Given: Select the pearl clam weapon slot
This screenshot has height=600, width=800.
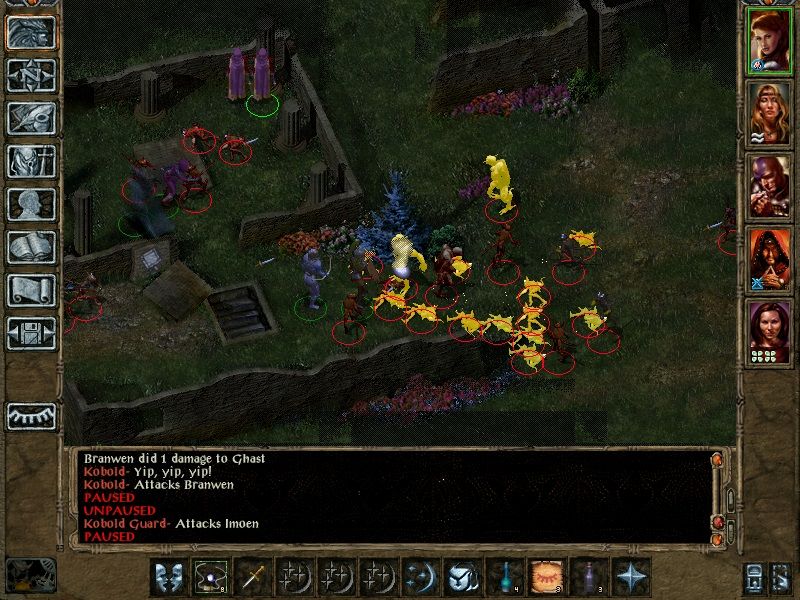Looking at the screenshot, I should [209, 578].
